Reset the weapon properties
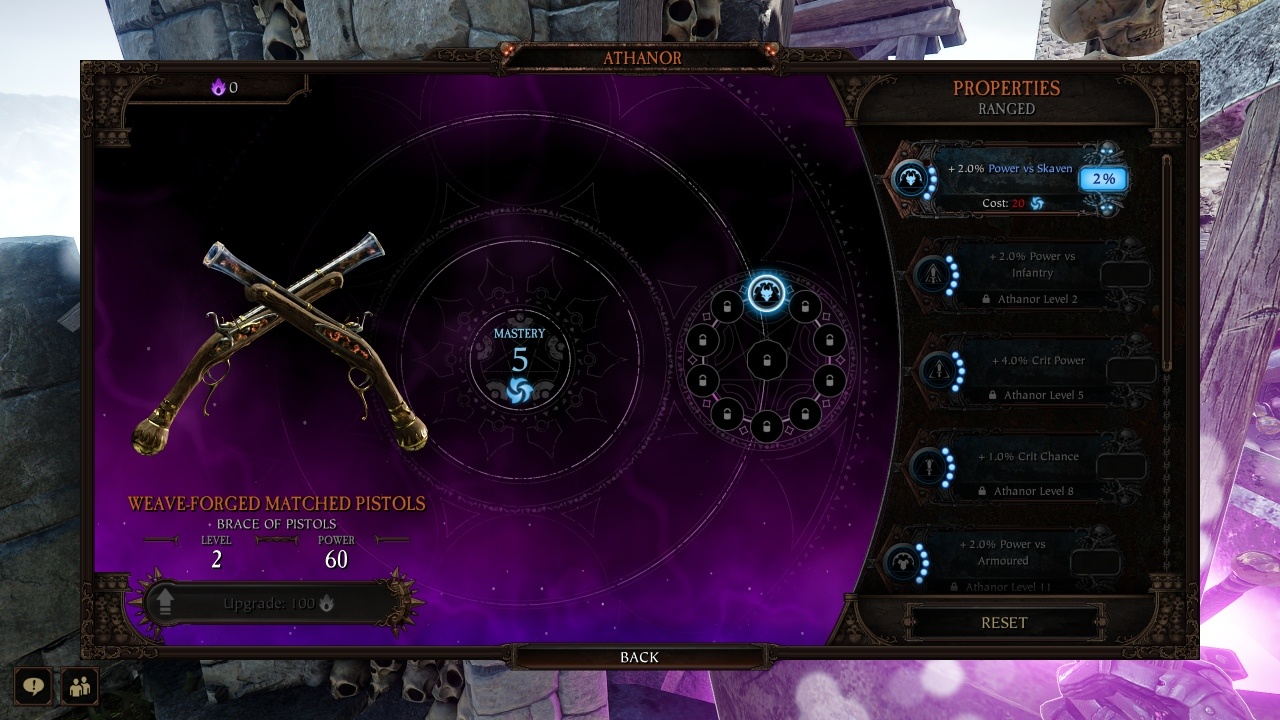Viewport: 1280px width, 720px height. pos(1004,622)
